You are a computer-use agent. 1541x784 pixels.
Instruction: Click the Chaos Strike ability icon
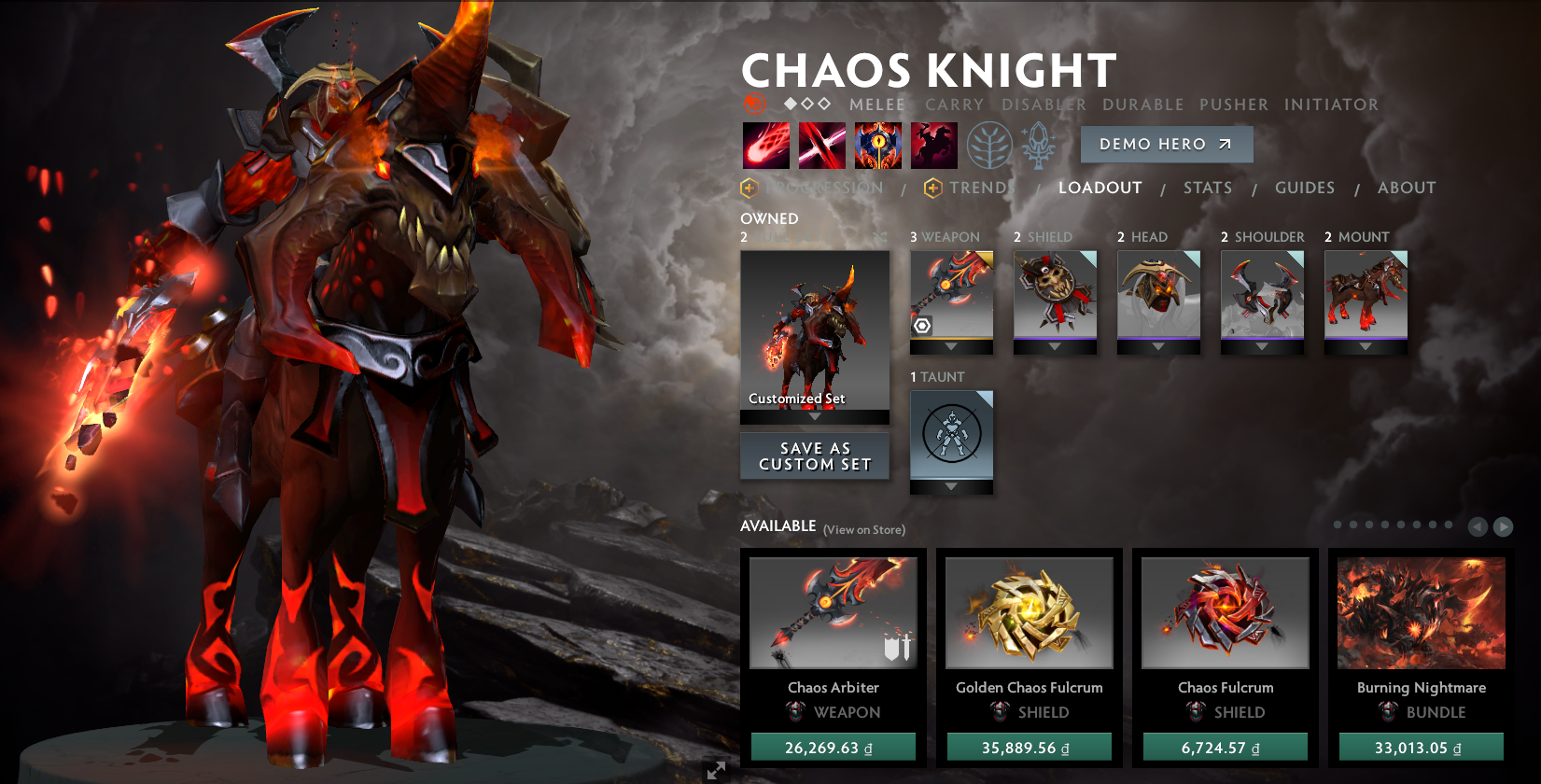pyautogui.click(x=878, y=145)
